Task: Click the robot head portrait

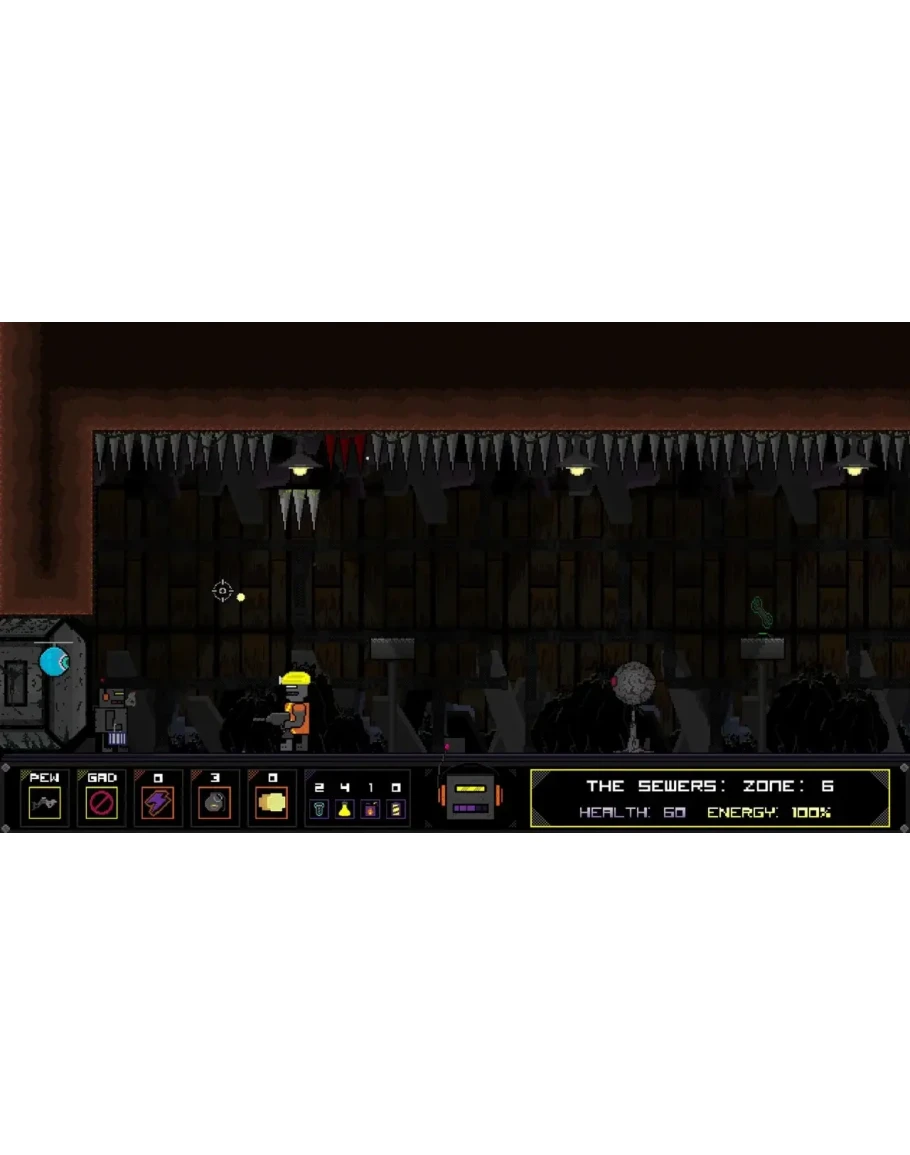Action: pyautogui.click(x=470, y=797)
